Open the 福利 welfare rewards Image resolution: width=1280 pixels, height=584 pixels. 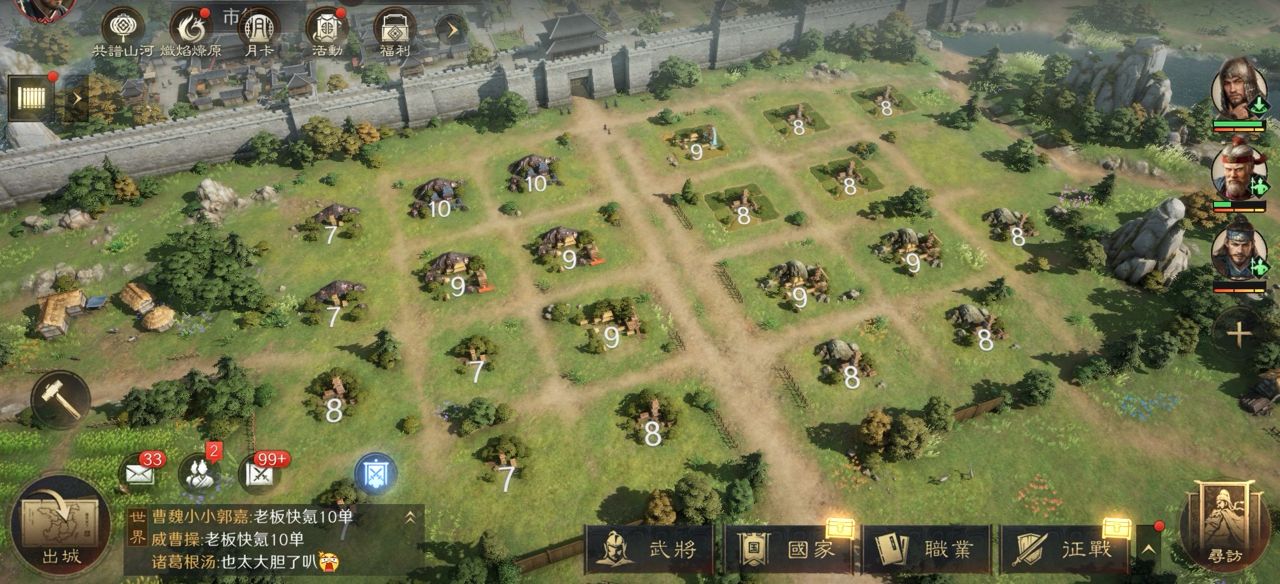tap(394, 30)
